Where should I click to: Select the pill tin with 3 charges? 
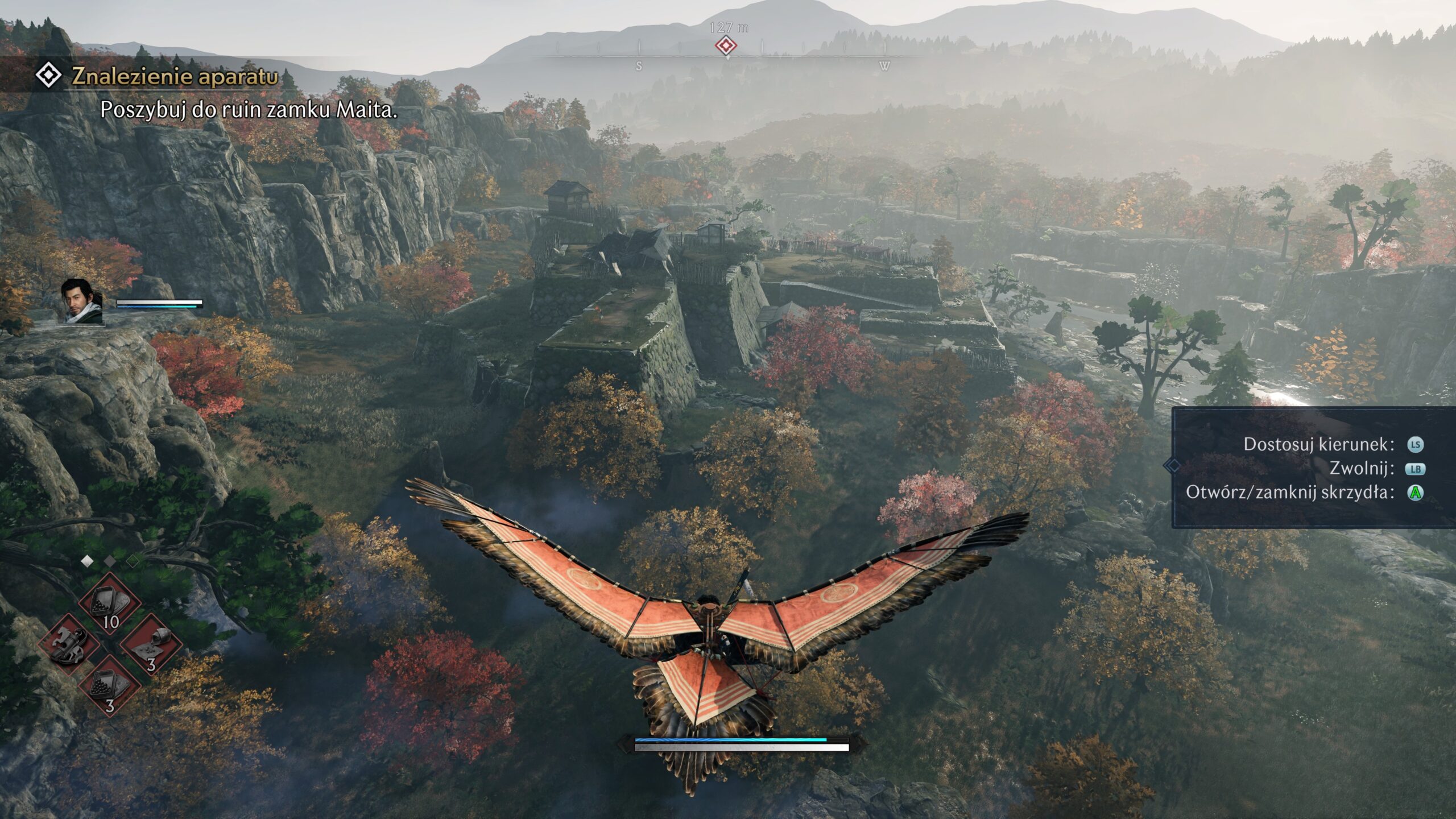click(109, 685)
